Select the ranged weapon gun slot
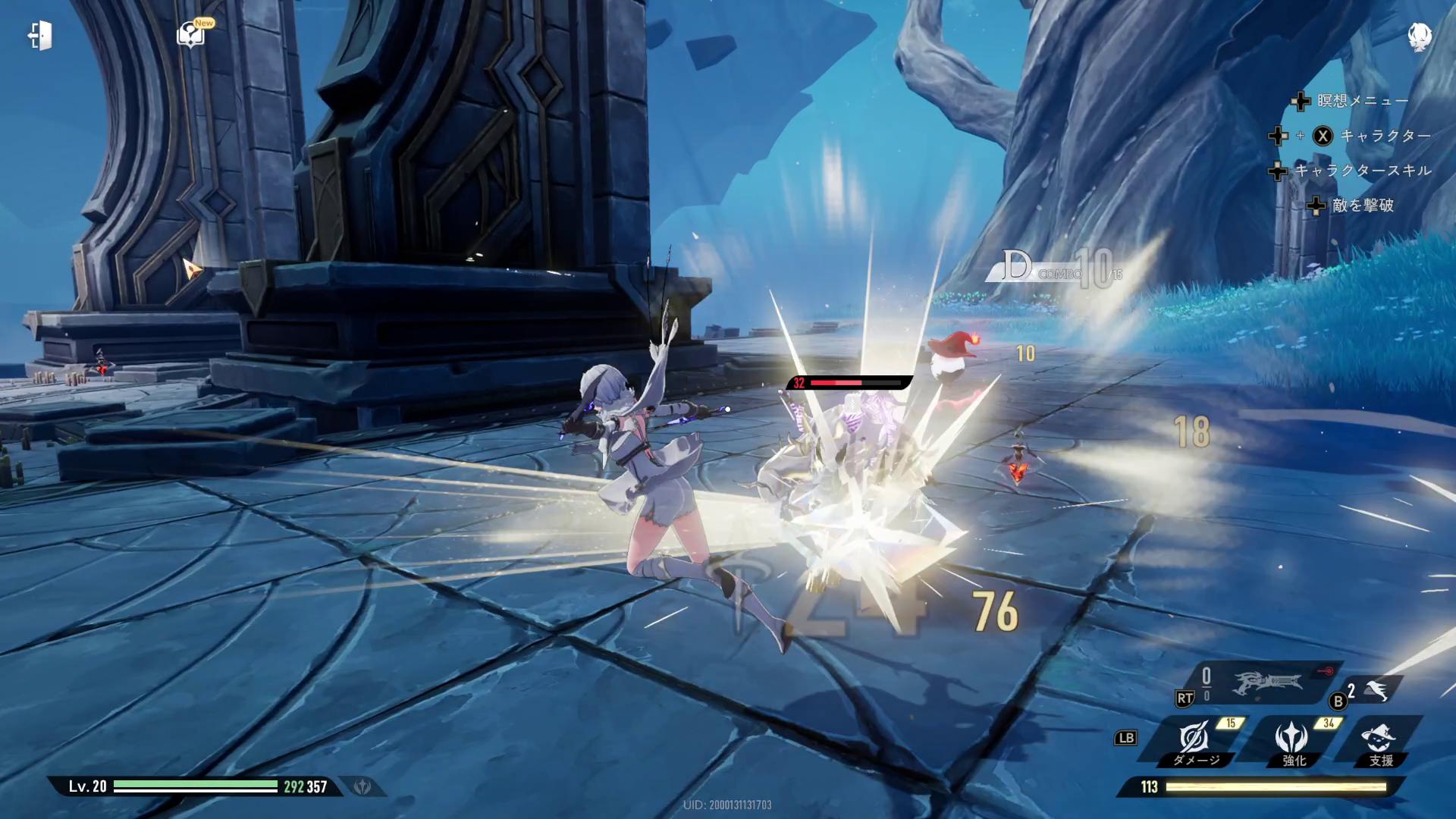The width and height of the screenshot is (1456, 819). click(1266, 683)
